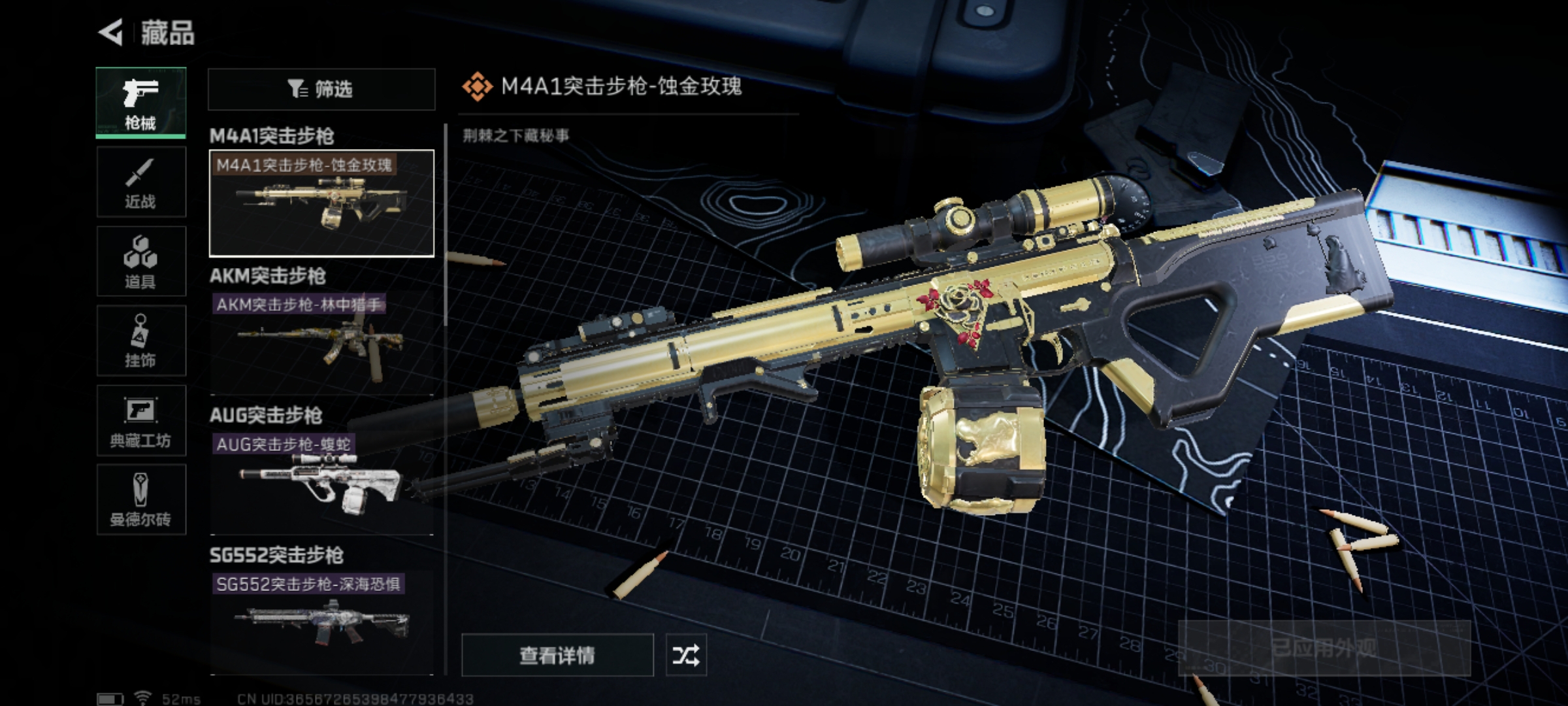1568x706 pixels.
Task: Select the SG552 深海恐惧 skin
Action: pos(321,622)
